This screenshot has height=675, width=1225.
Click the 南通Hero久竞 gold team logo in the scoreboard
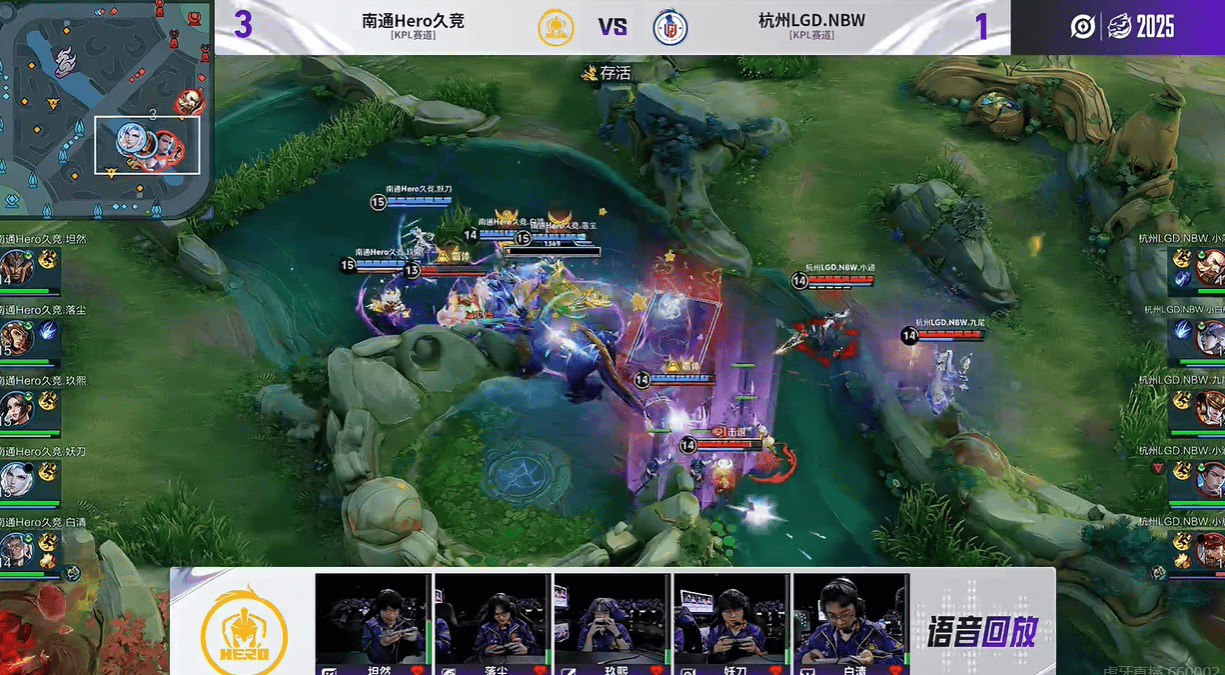(556, 27)
